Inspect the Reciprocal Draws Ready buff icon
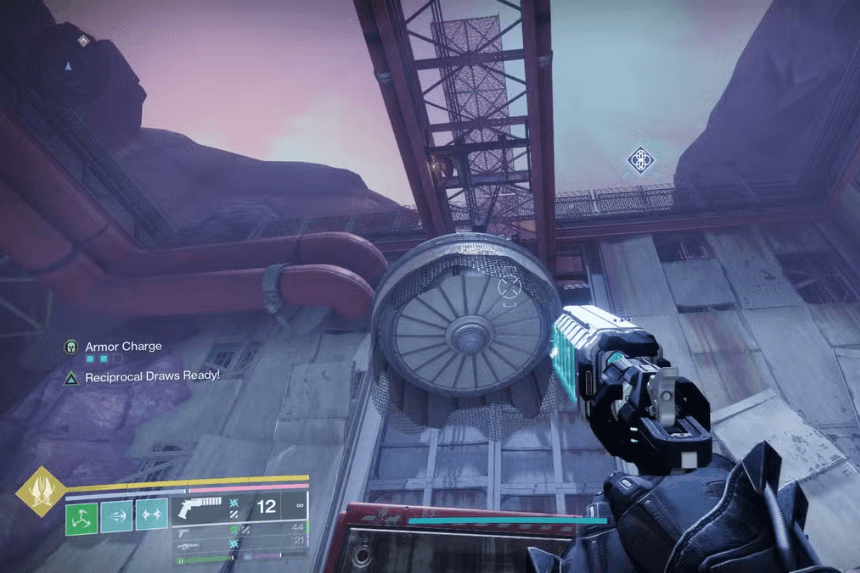The height and width of the screenshot is (573, 860). pos(71,376)
